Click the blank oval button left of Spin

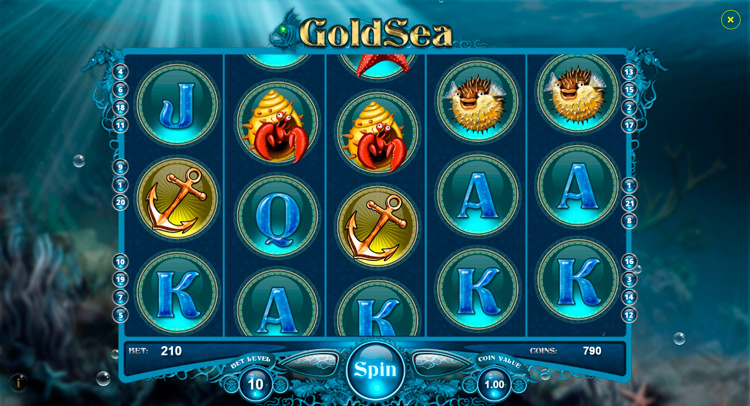(x=309, y=363)
